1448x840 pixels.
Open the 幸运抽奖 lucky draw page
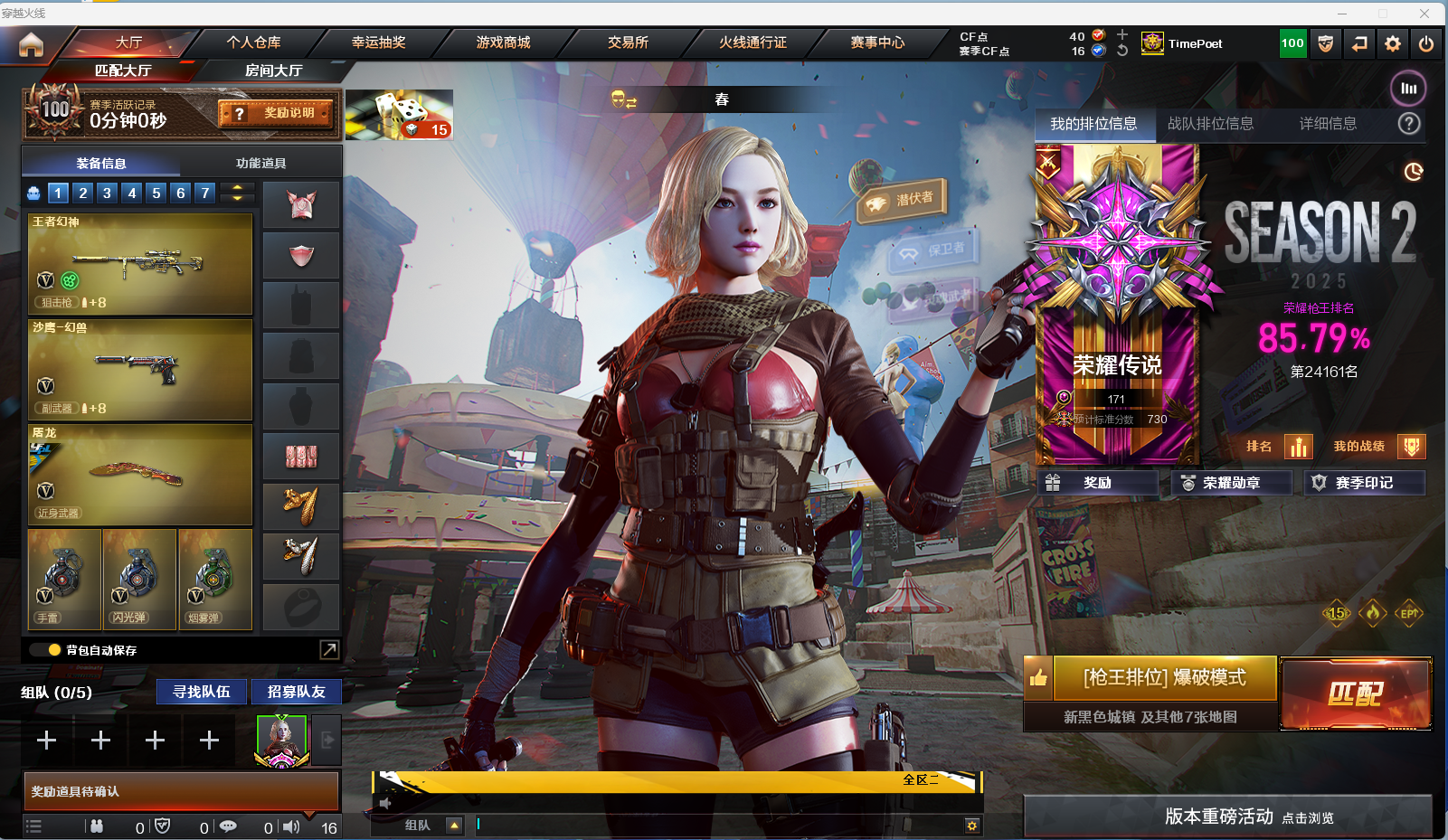click(x=378, y=42)
